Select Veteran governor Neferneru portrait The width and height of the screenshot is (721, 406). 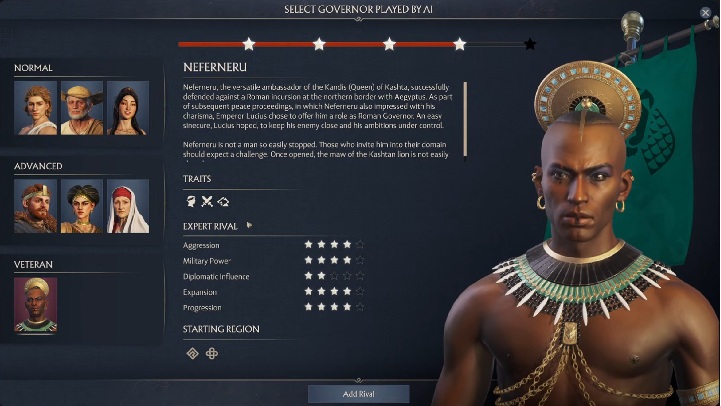tap(35, 305)
